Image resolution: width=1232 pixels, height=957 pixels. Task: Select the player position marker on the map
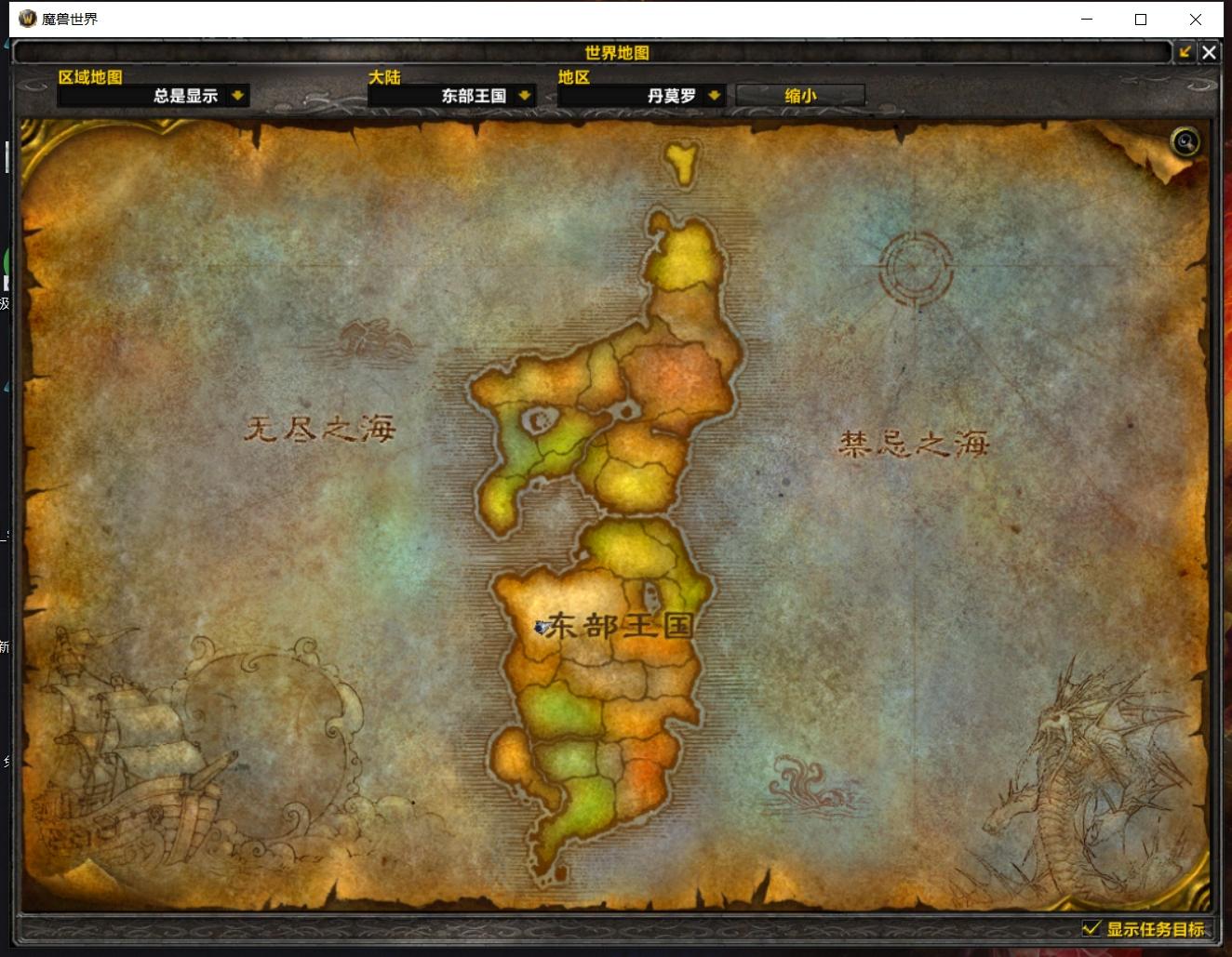(541, 628)
